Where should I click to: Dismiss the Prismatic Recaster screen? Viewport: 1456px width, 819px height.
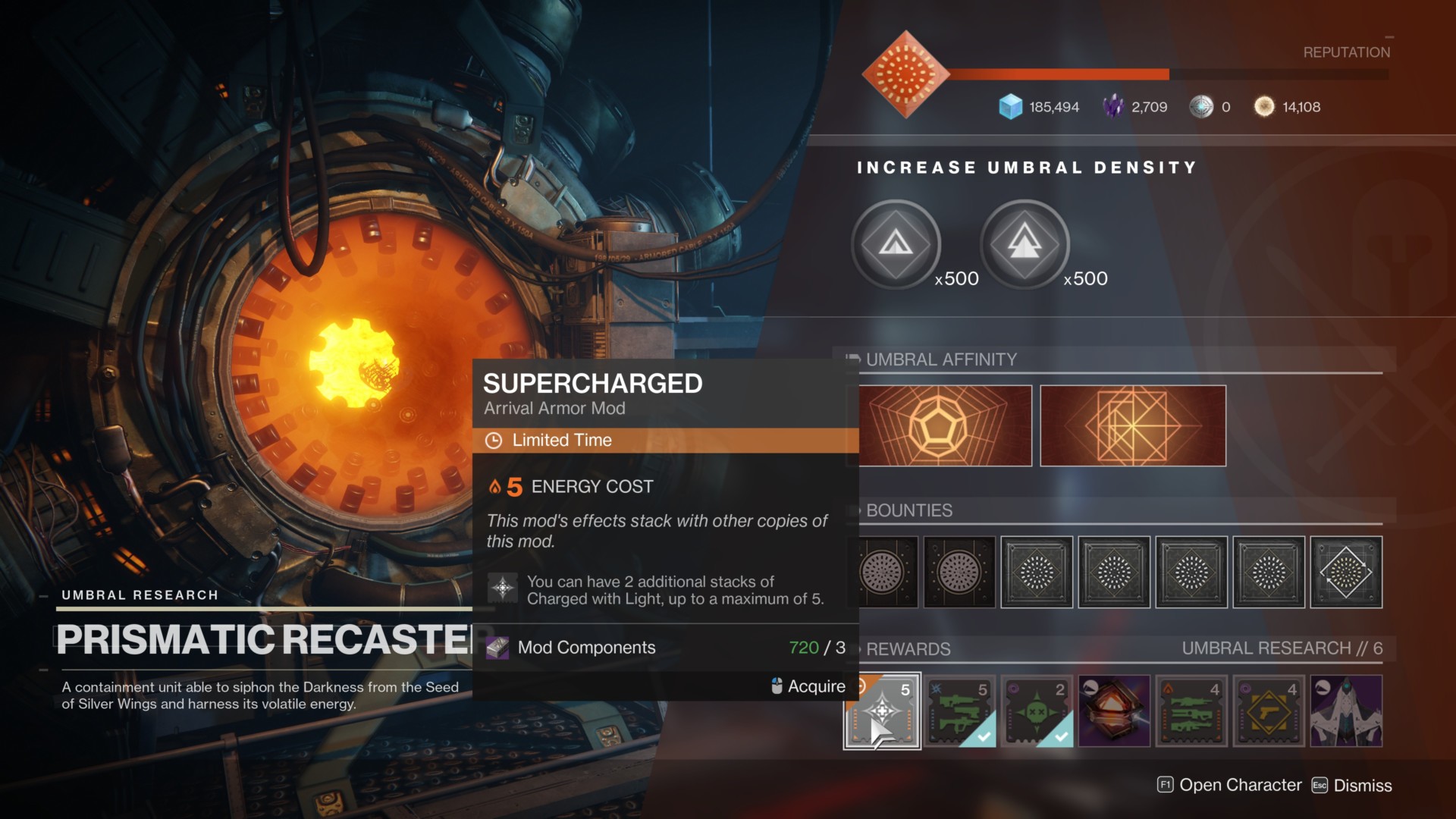click(x=1353, y=786)
